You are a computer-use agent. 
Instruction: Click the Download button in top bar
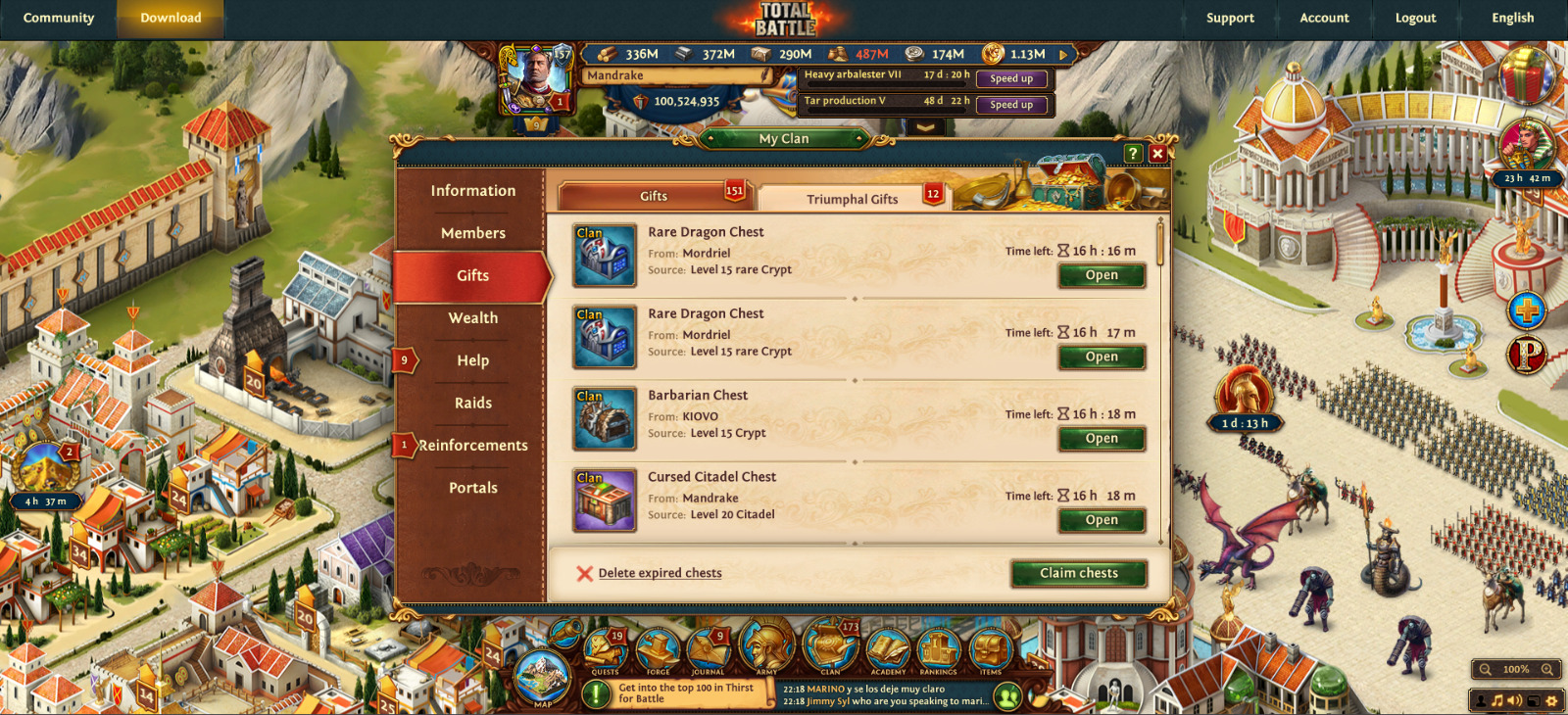coord(171,18)
